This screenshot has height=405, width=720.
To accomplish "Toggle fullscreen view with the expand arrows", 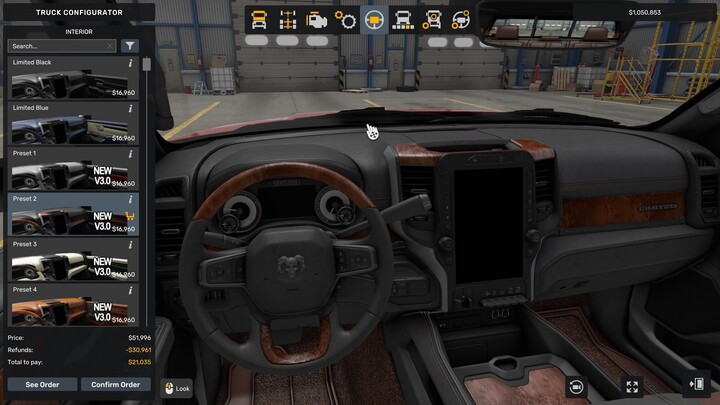I will click(632, 386).
